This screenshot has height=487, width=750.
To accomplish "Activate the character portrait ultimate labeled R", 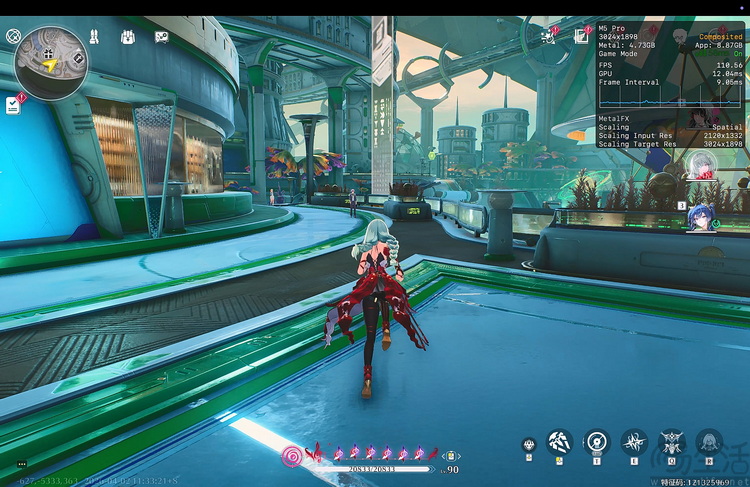I will click(709, 441).
